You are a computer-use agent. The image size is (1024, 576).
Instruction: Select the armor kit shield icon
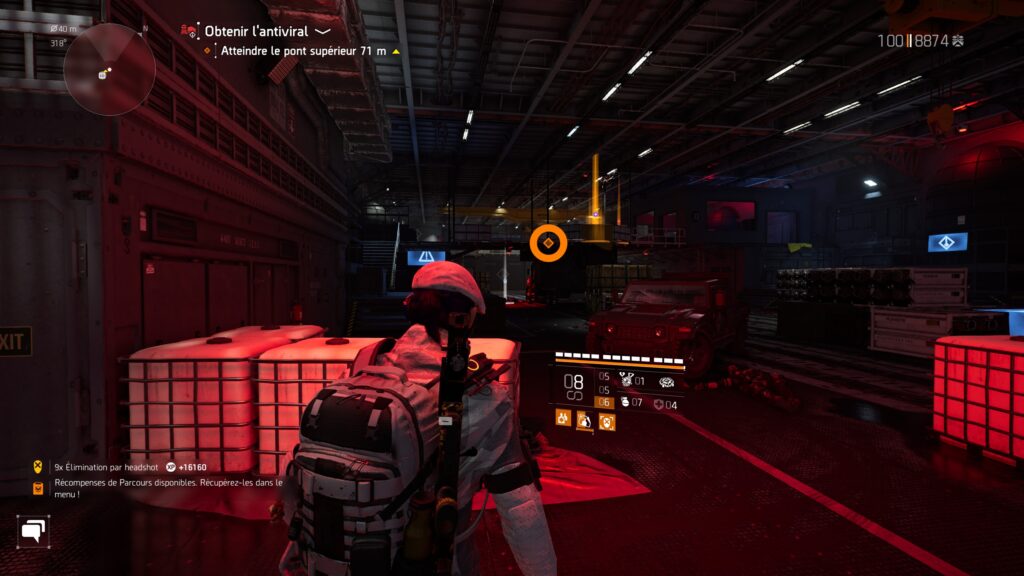(x=657, y=405)
